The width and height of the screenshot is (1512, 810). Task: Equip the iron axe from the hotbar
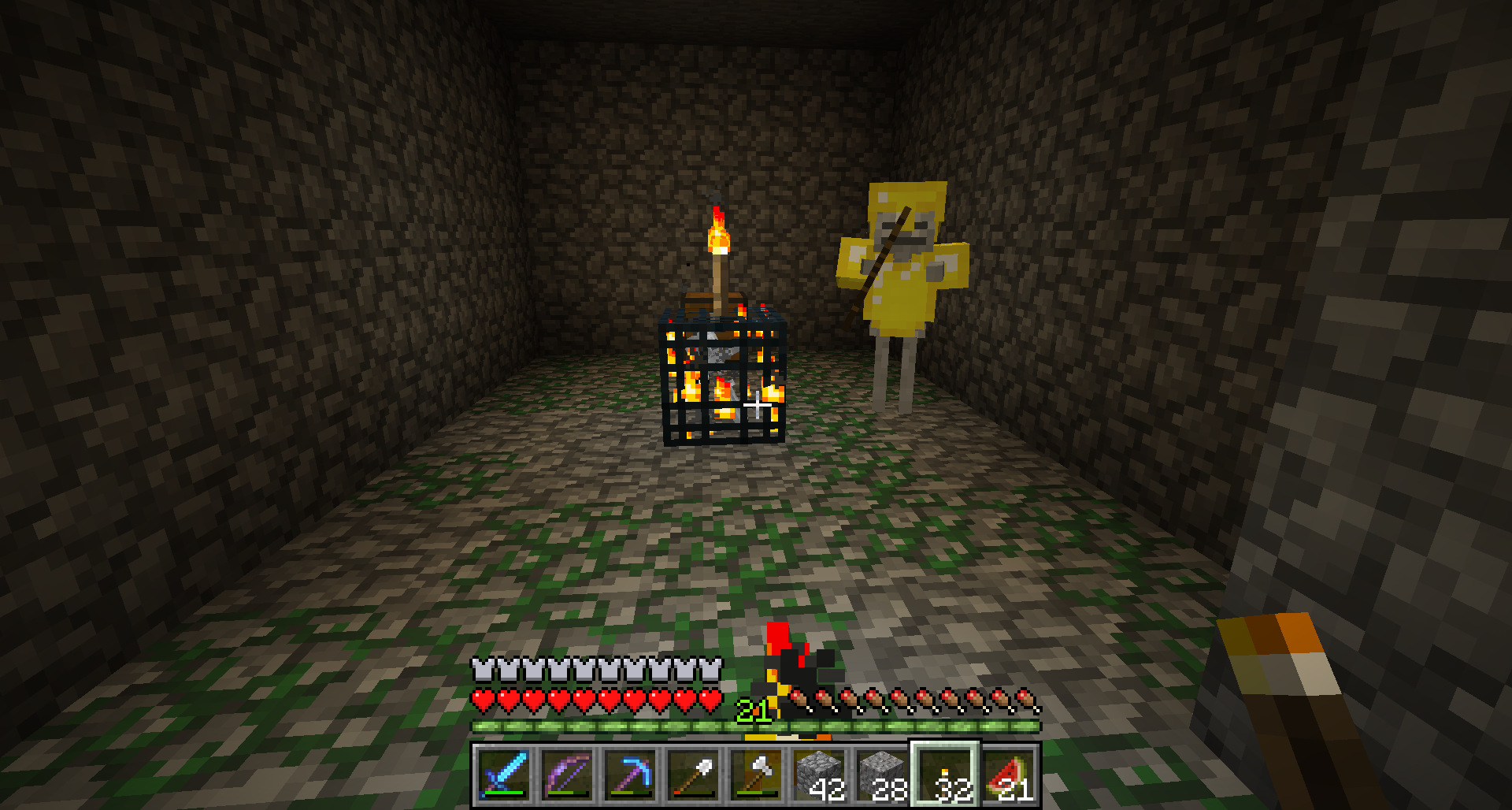pos(756,775)
